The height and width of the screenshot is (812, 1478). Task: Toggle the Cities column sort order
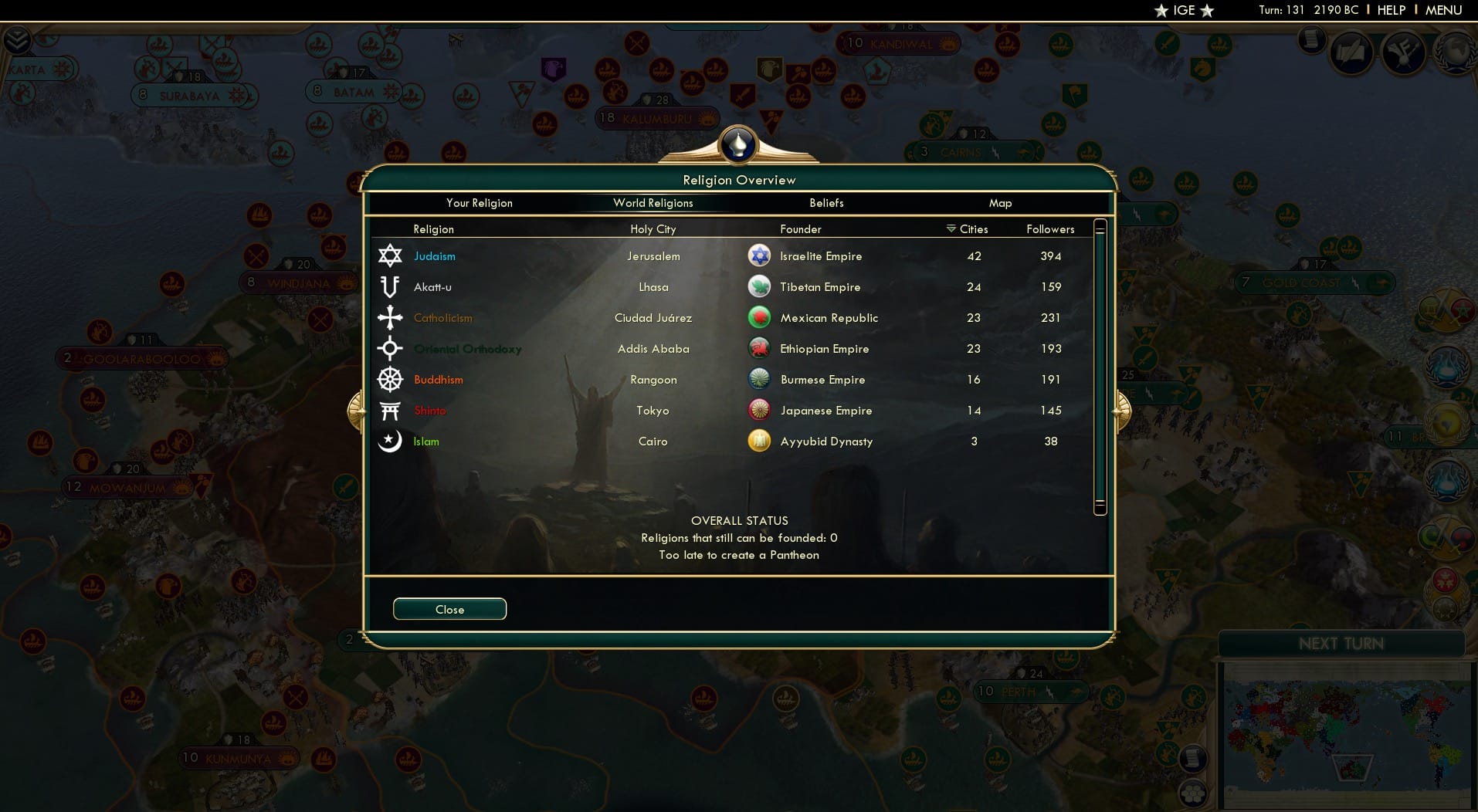[x=968, y=228]
